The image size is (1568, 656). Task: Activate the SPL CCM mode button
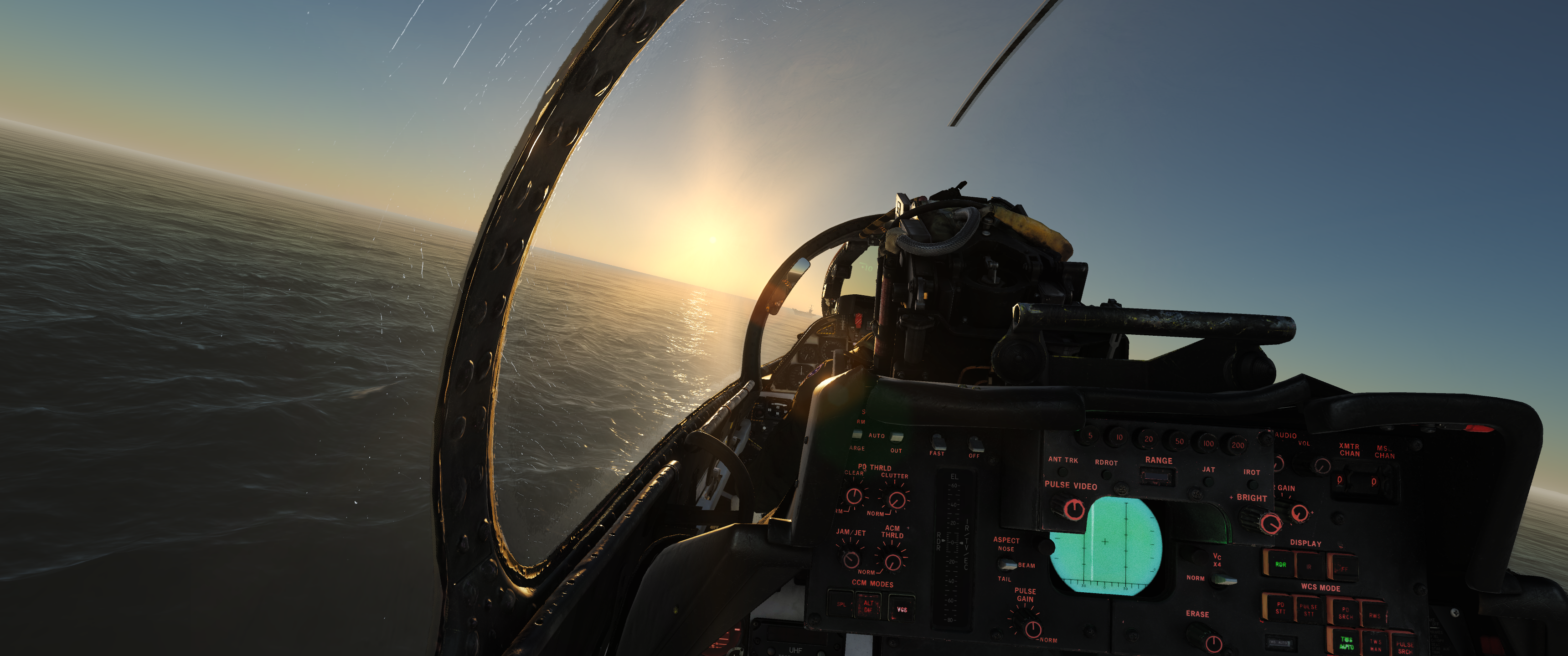point(841,604)
